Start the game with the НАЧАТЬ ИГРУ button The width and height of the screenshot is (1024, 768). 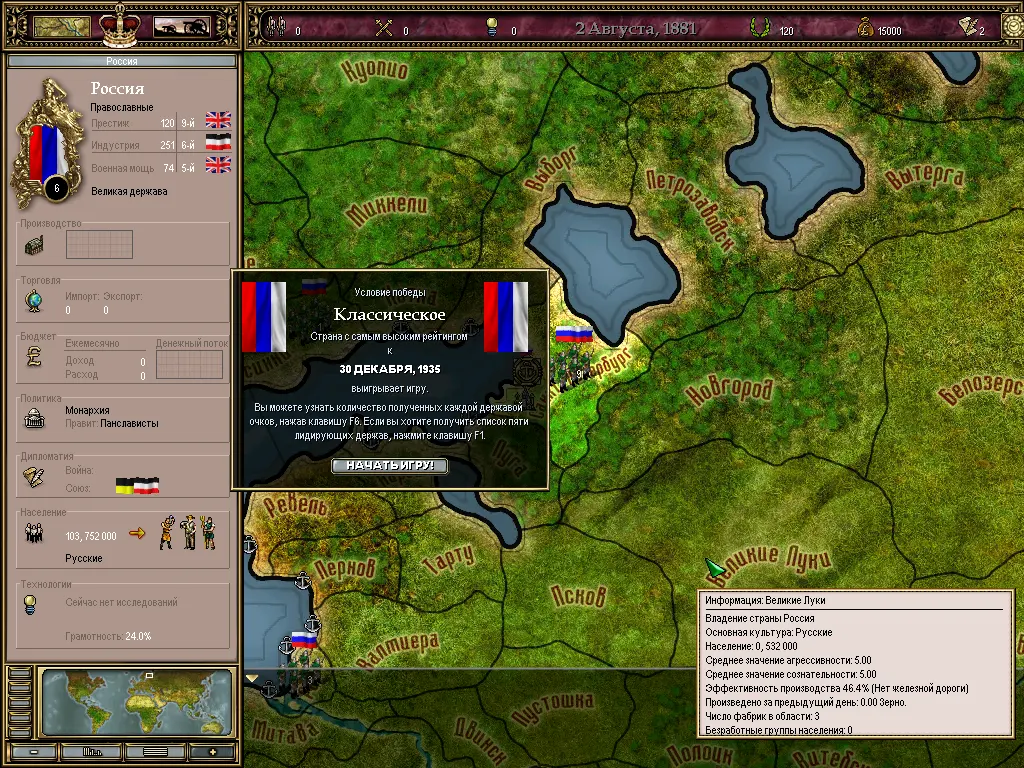tap(390, 466)
